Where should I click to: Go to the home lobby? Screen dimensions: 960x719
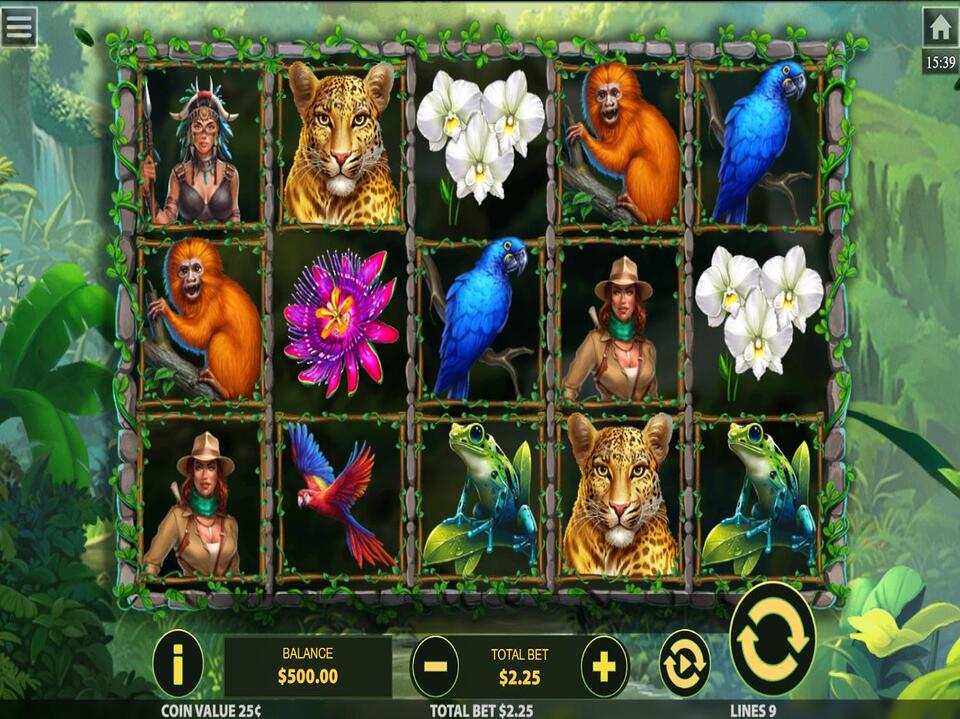click(940, 27)
